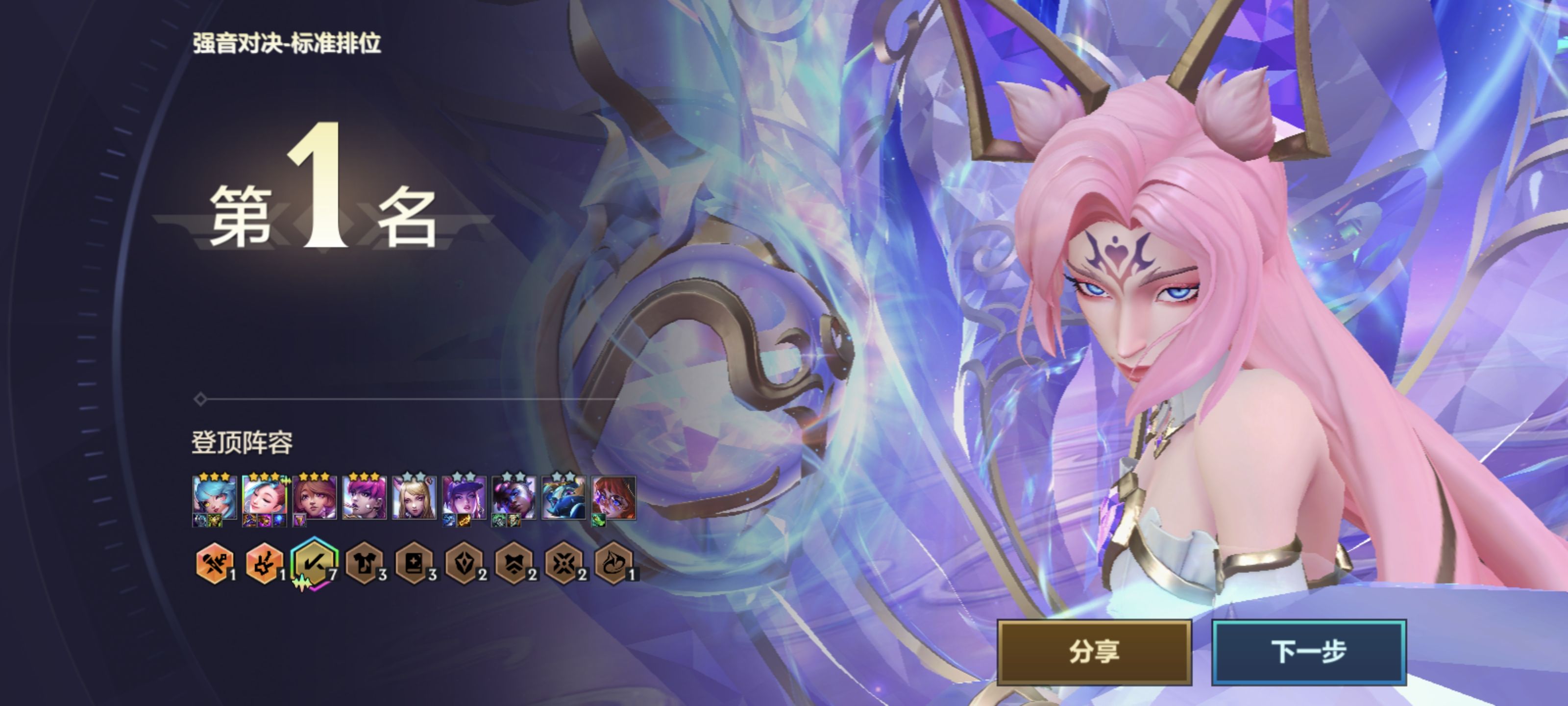
Task: Open the gold K/DA trait with count 7
Action: (314, 563)
